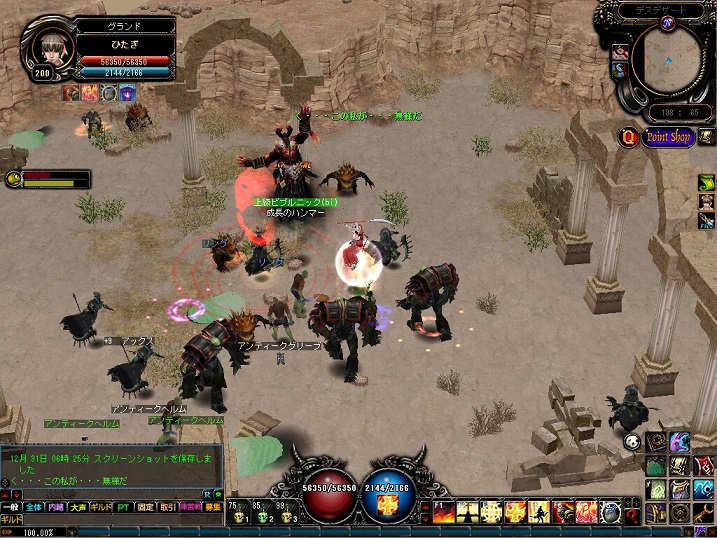Switch to the 募集 recruitment chat tab
Image resolution: width=717 pixels, height=538 pixels.
[212, 507]
